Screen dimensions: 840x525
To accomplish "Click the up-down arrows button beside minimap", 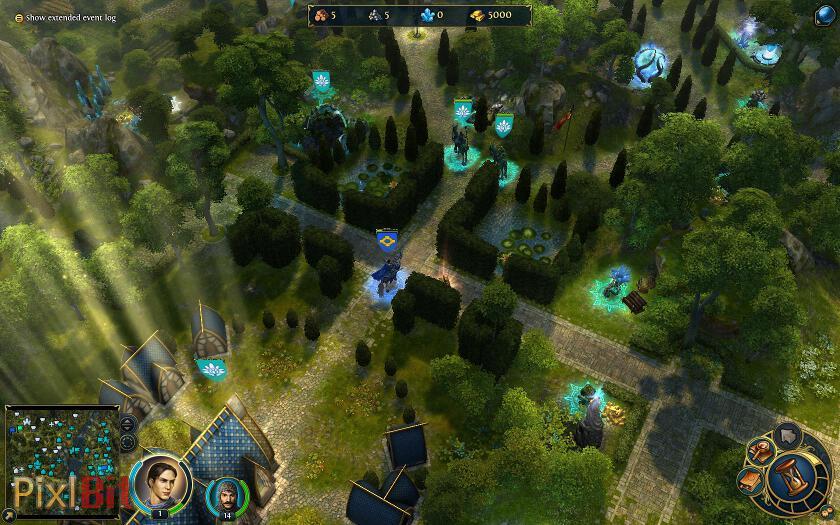I will click(x=128, y=425).
